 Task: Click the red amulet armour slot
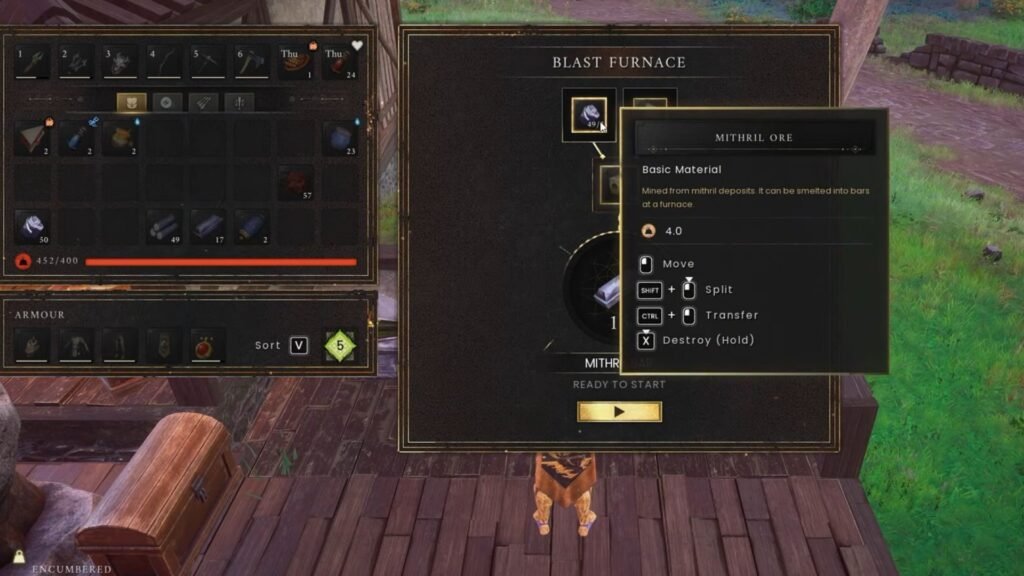pyautogui.click(x=208, y=346)
